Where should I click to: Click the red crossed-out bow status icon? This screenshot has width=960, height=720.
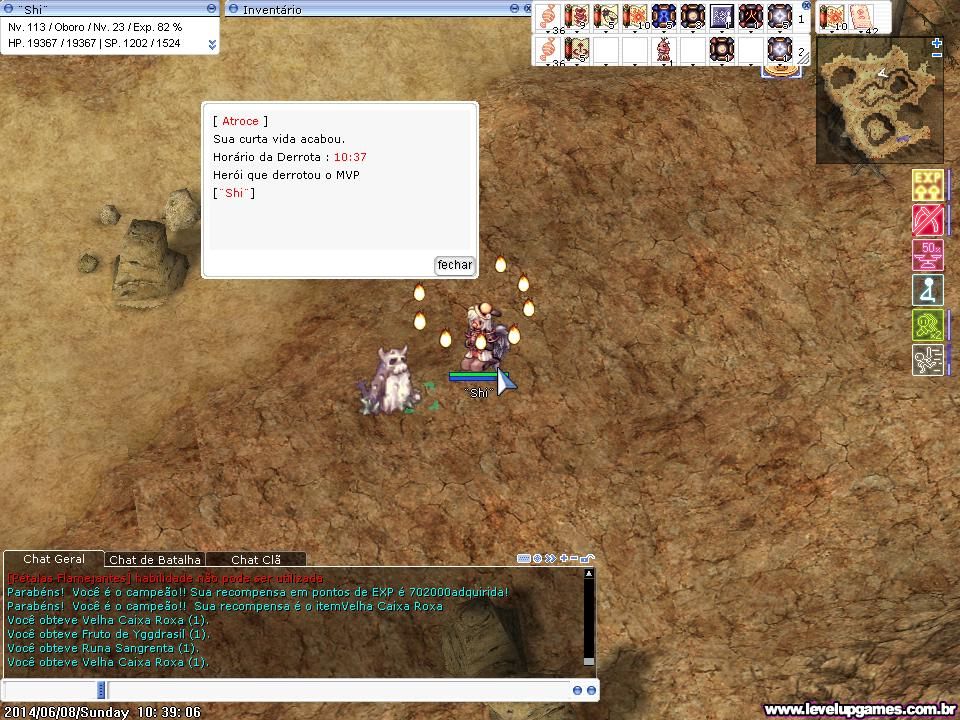tap(927, 220)
